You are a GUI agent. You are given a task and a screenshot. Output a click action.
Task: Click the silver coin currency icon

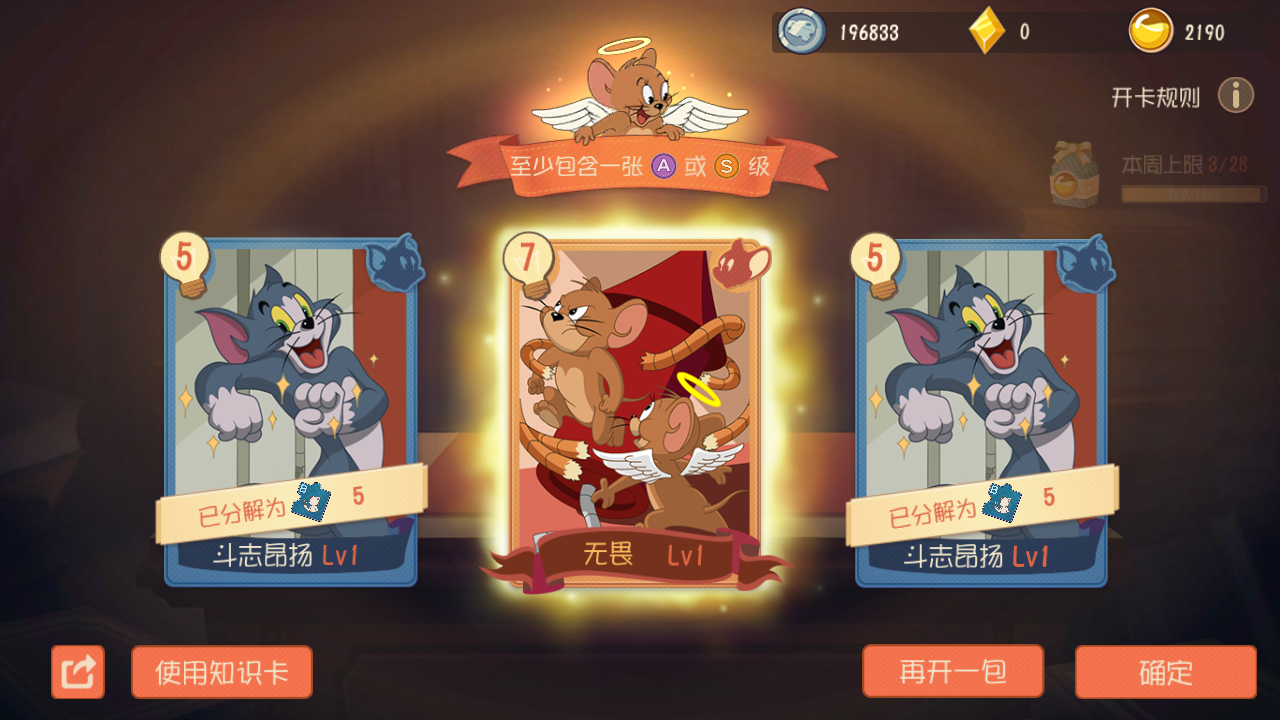click(797, 31)
